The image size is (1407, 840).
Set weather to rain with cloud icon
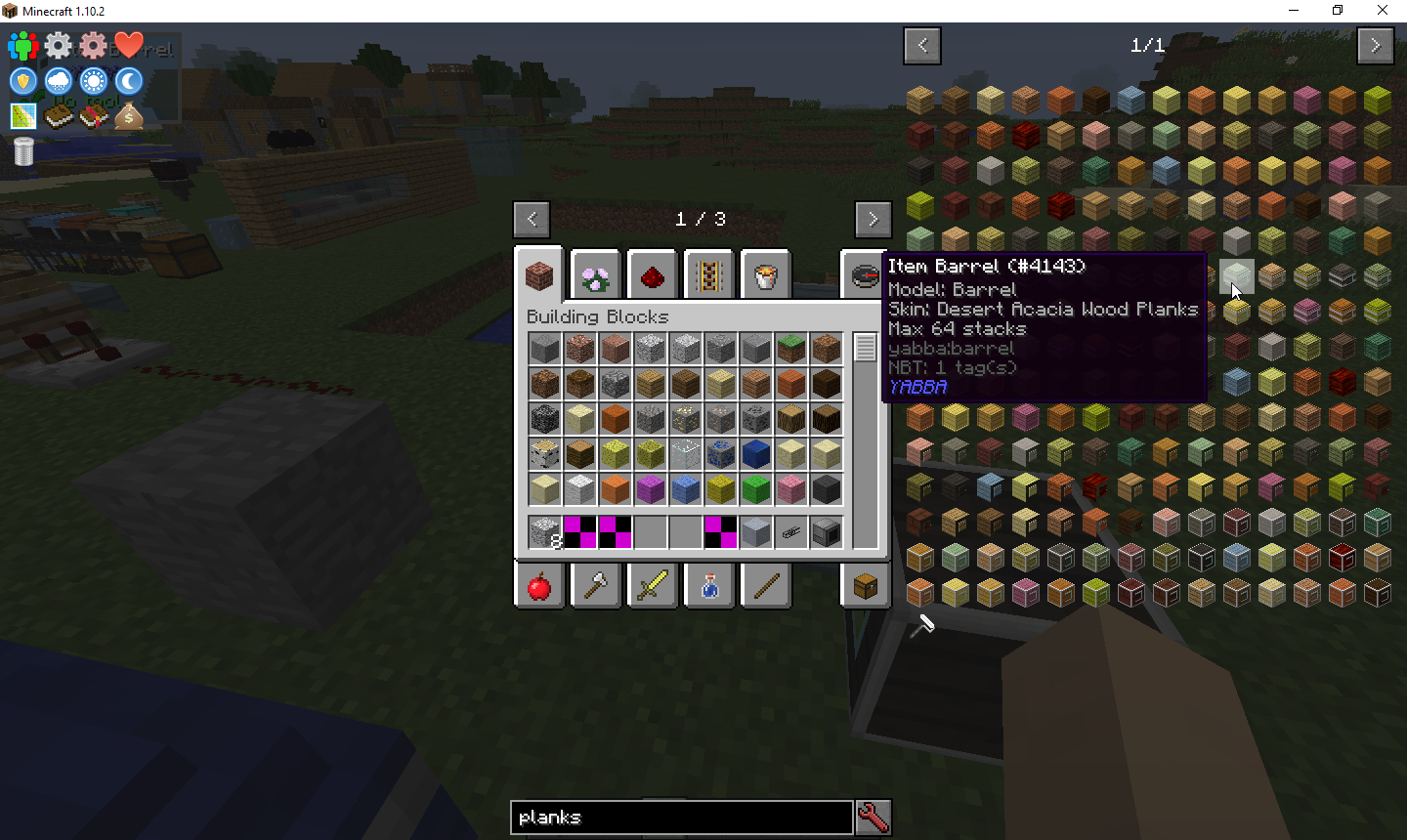click(59, 81)
